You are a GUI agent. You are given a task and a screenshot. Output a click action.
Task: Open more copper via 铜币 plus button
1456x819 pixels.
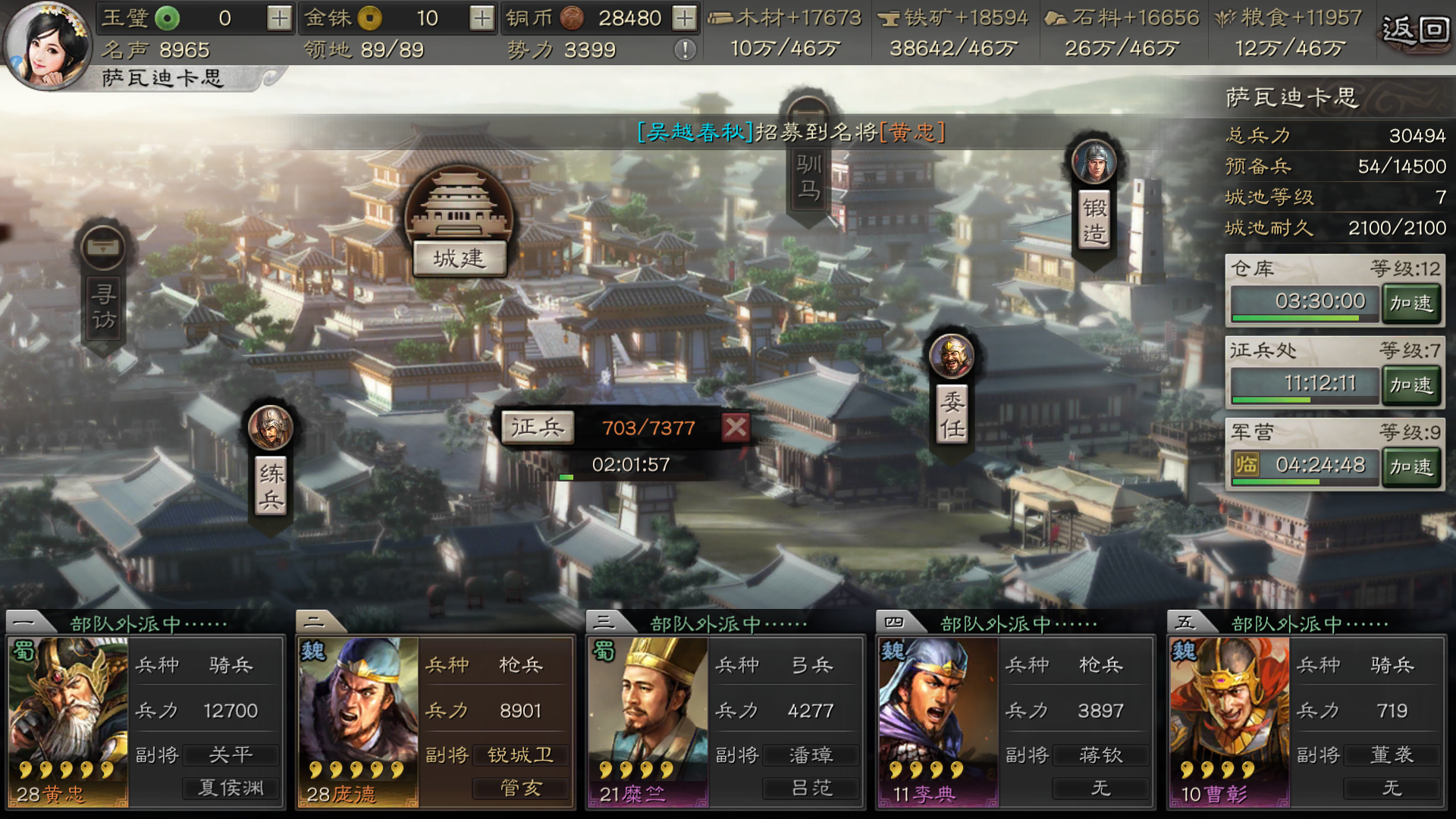687,17
